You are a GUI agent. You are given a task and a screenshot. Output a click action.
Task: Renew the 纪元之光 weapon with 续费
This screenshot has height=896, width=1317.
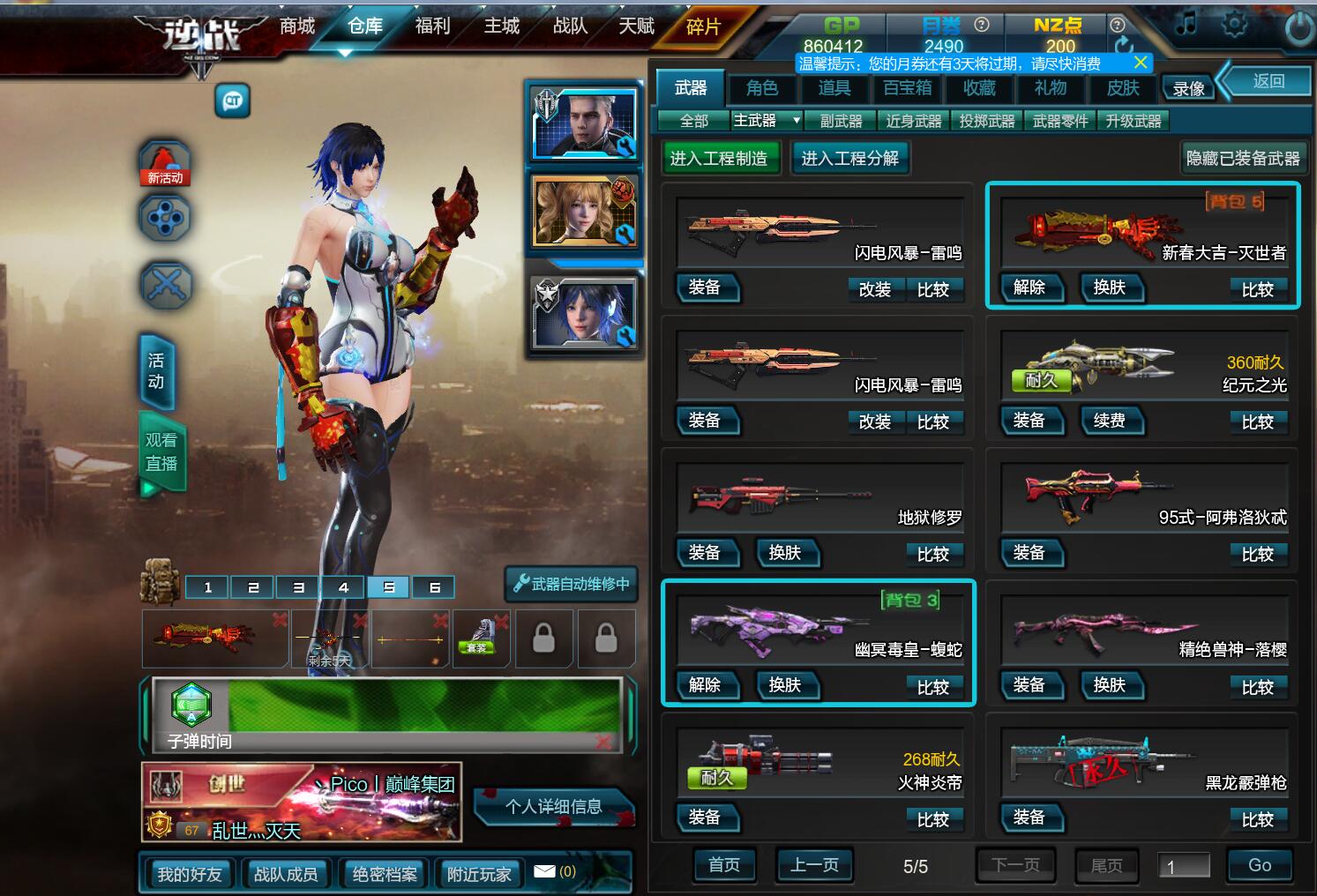1109,421
